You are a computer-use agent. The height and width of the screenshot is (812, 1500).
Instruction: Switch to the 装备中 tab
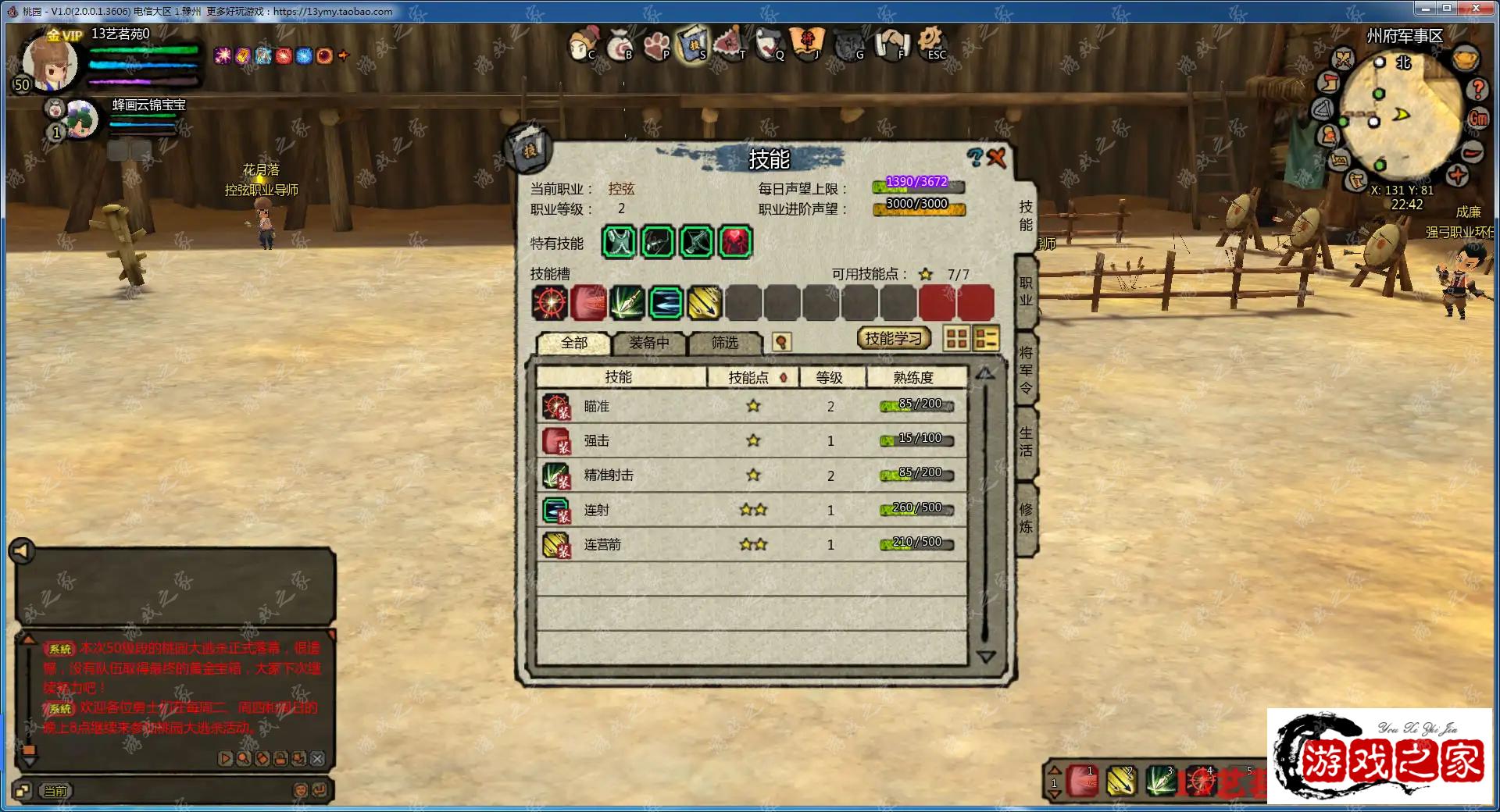(x=648, y=343)
